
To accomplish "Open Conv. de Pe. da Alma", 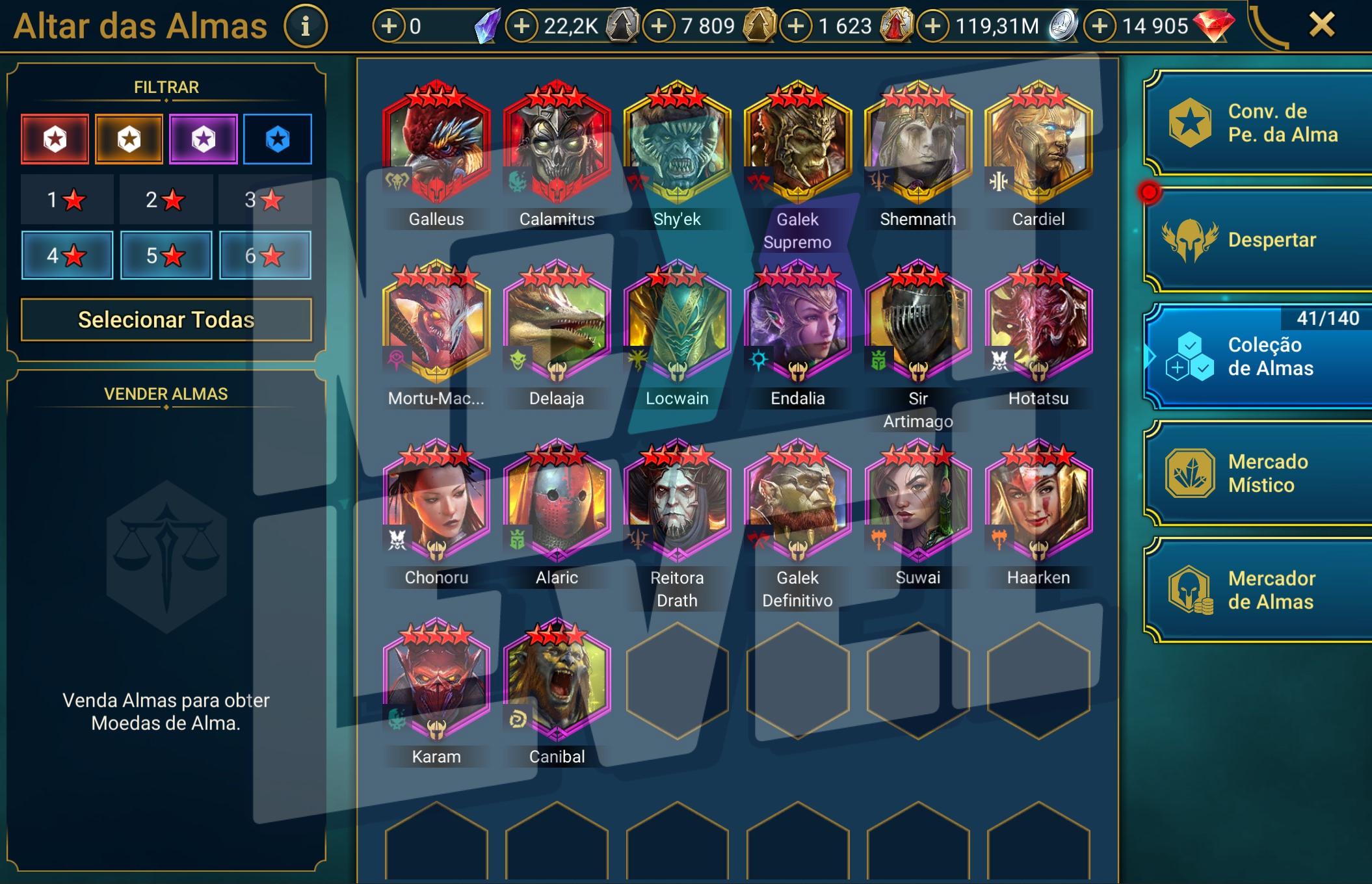I will pyautogui.click(x=1258, y=123).
